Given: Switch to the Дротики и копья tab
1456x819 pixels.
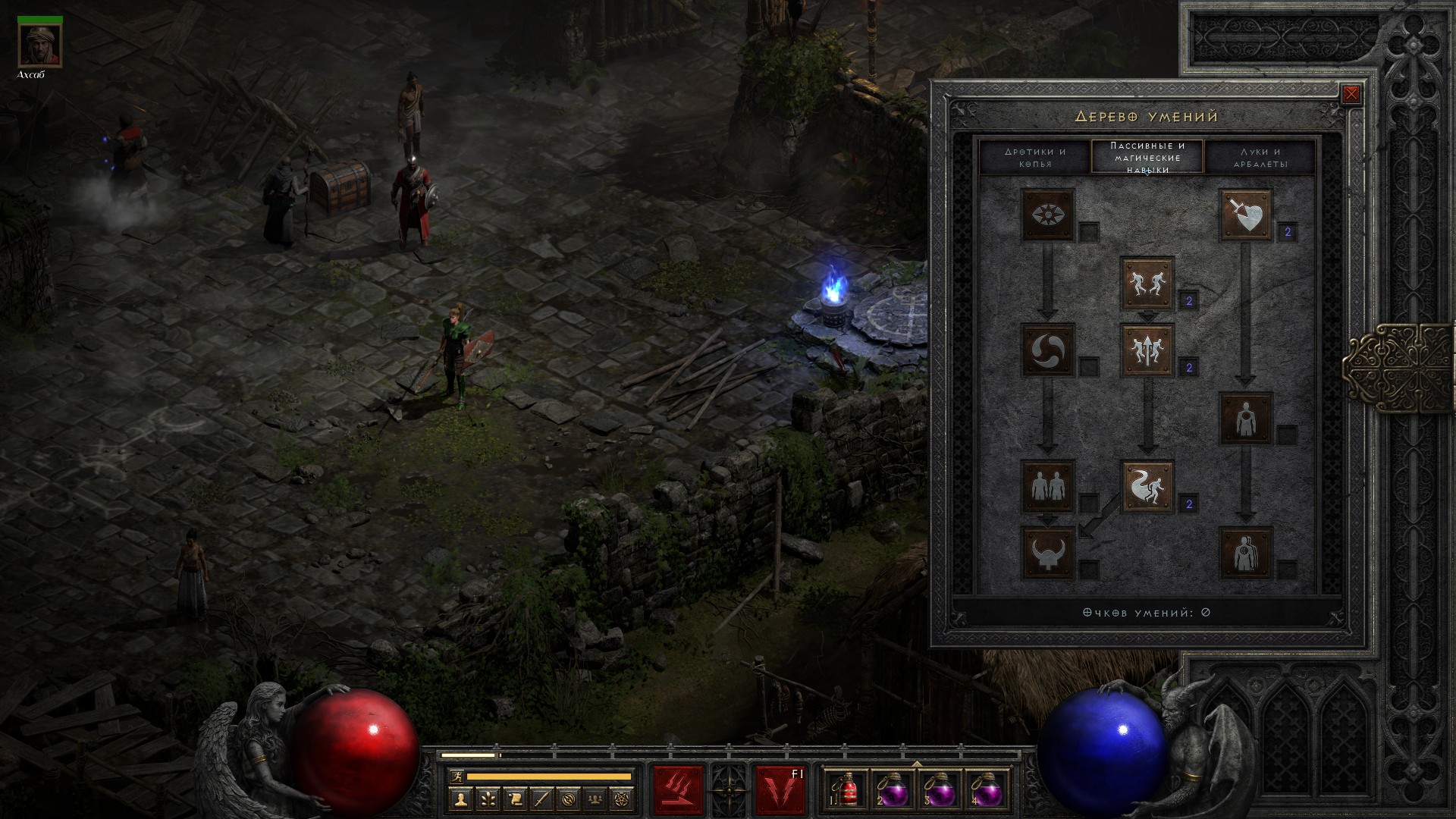Looking at the screenshot, I should [x=1034, y=157].
